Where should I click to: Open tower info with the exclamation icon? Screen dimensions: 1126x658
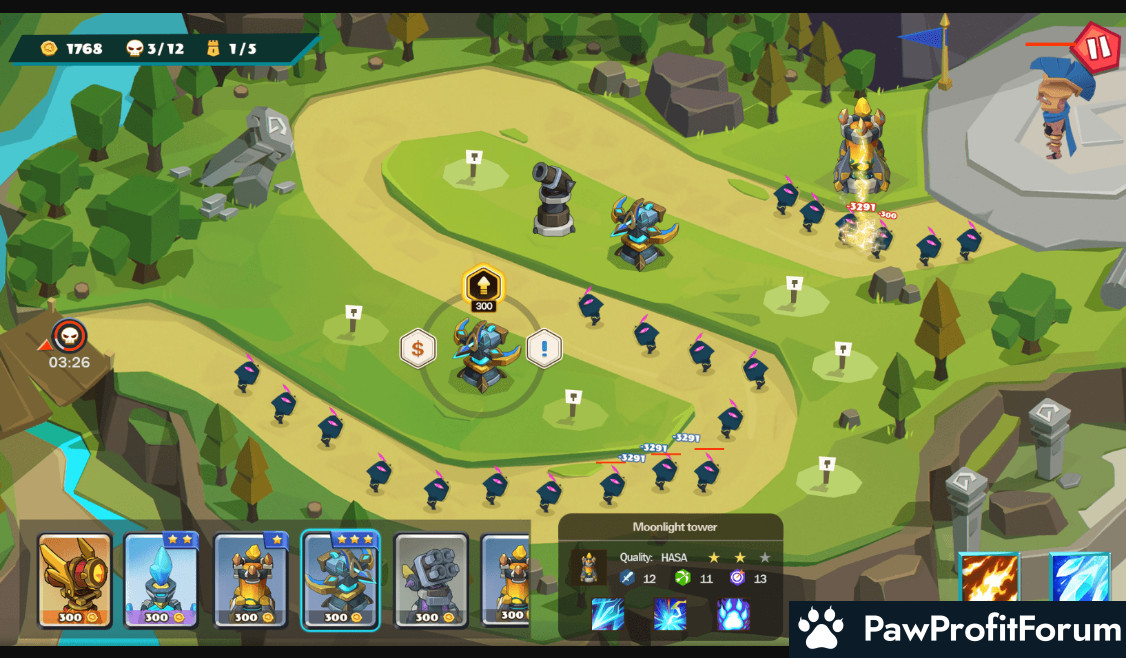(x=544, y=348)
